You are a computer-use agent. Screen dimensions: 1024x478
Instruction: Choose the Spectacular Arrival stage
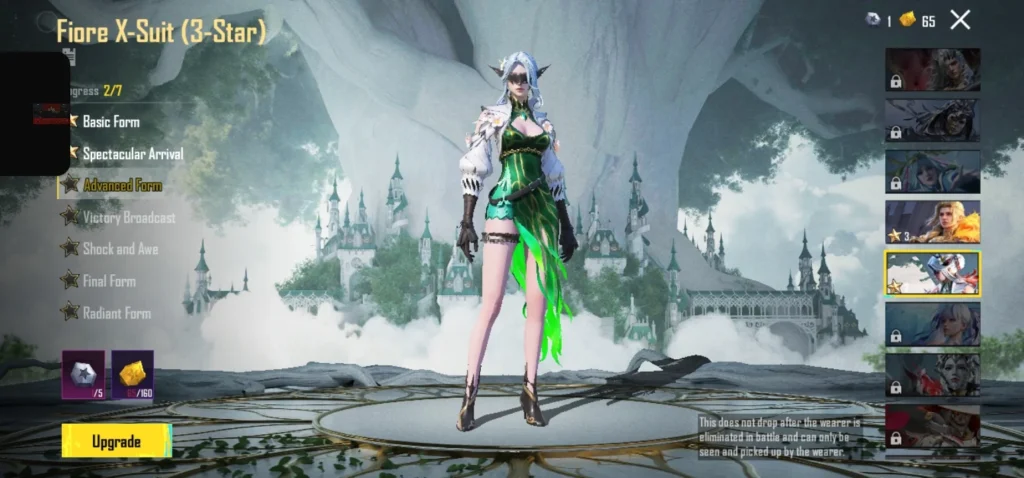[x=132, y=154]
